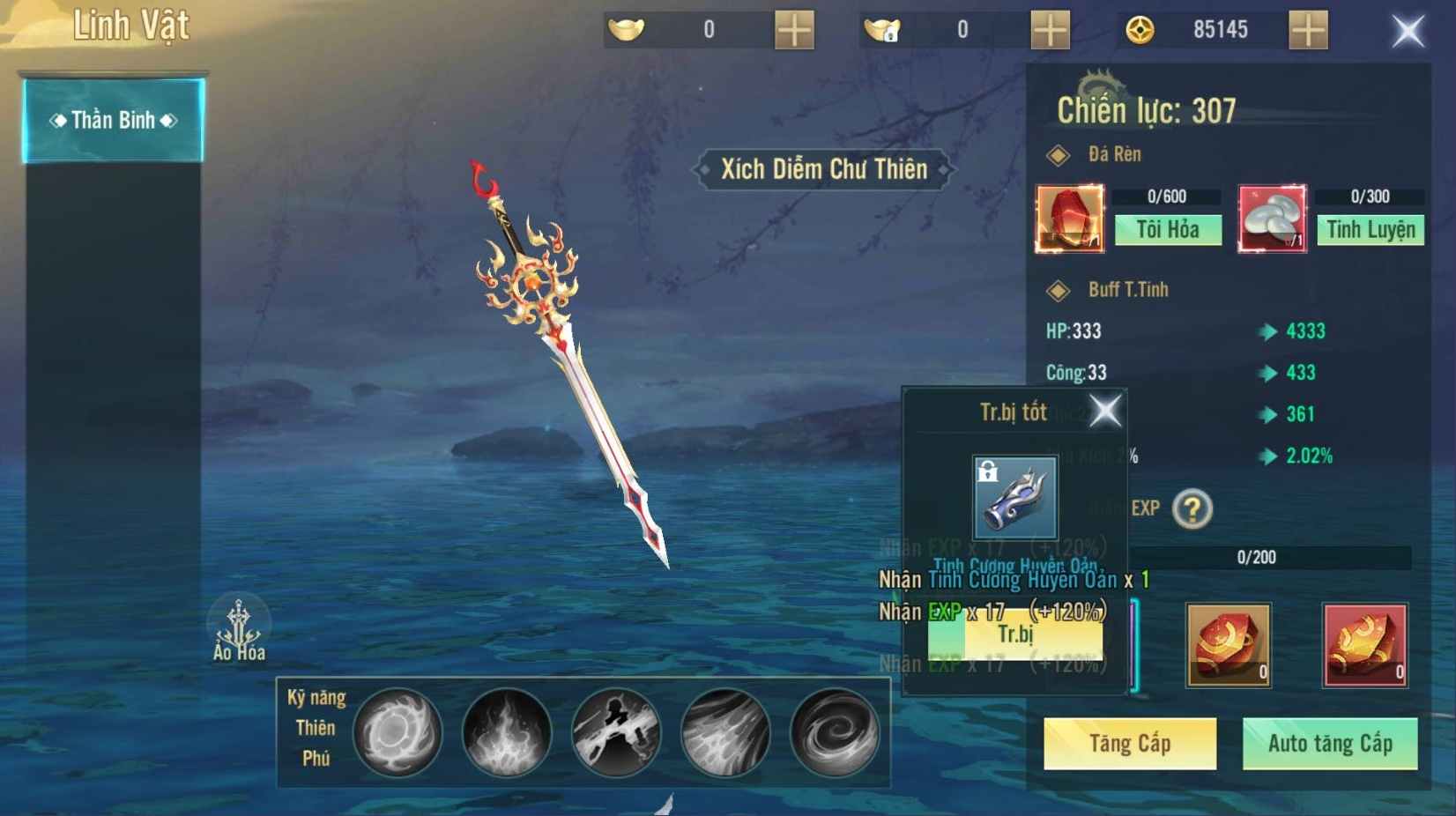Viewport: 1456px width, 816px height.
Task: Close the Linh Vật screen
Action: (x=1408, y=32)
